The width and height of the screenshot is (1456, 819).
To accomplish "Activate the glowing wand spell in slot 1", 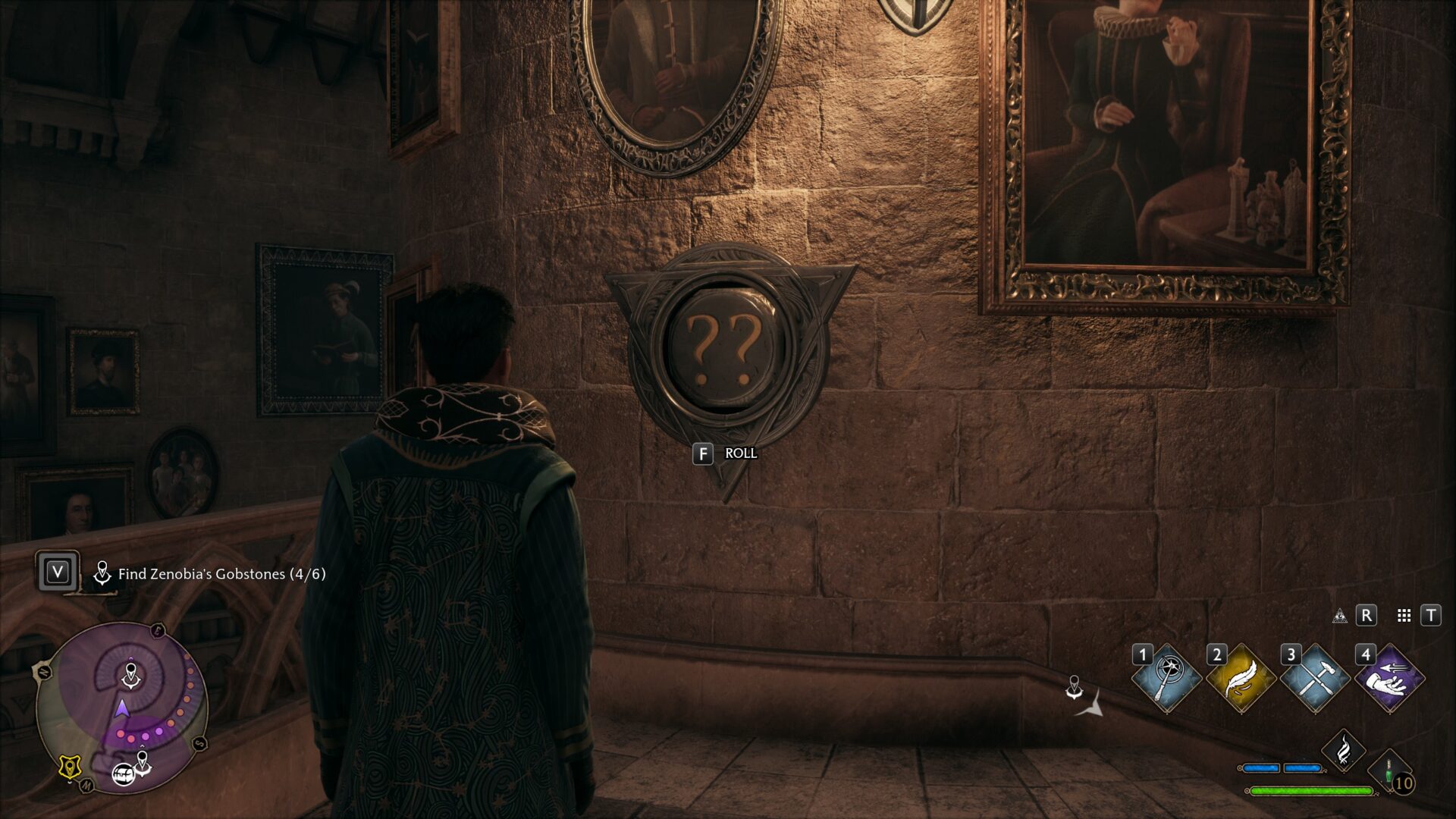I will pyautogui.click(x=1166, y=679).
